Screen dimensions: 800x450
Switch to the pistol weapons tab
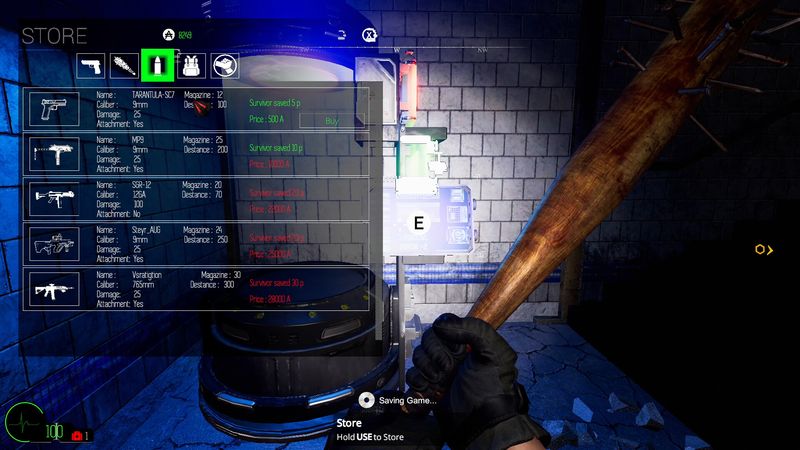coord(91,65)
